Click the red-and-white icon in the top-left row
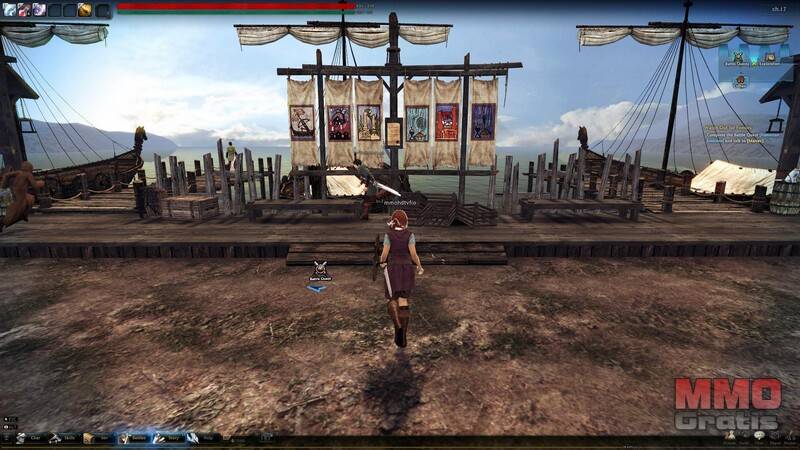This screenshot has height=450, width=800. click(23, 10)
